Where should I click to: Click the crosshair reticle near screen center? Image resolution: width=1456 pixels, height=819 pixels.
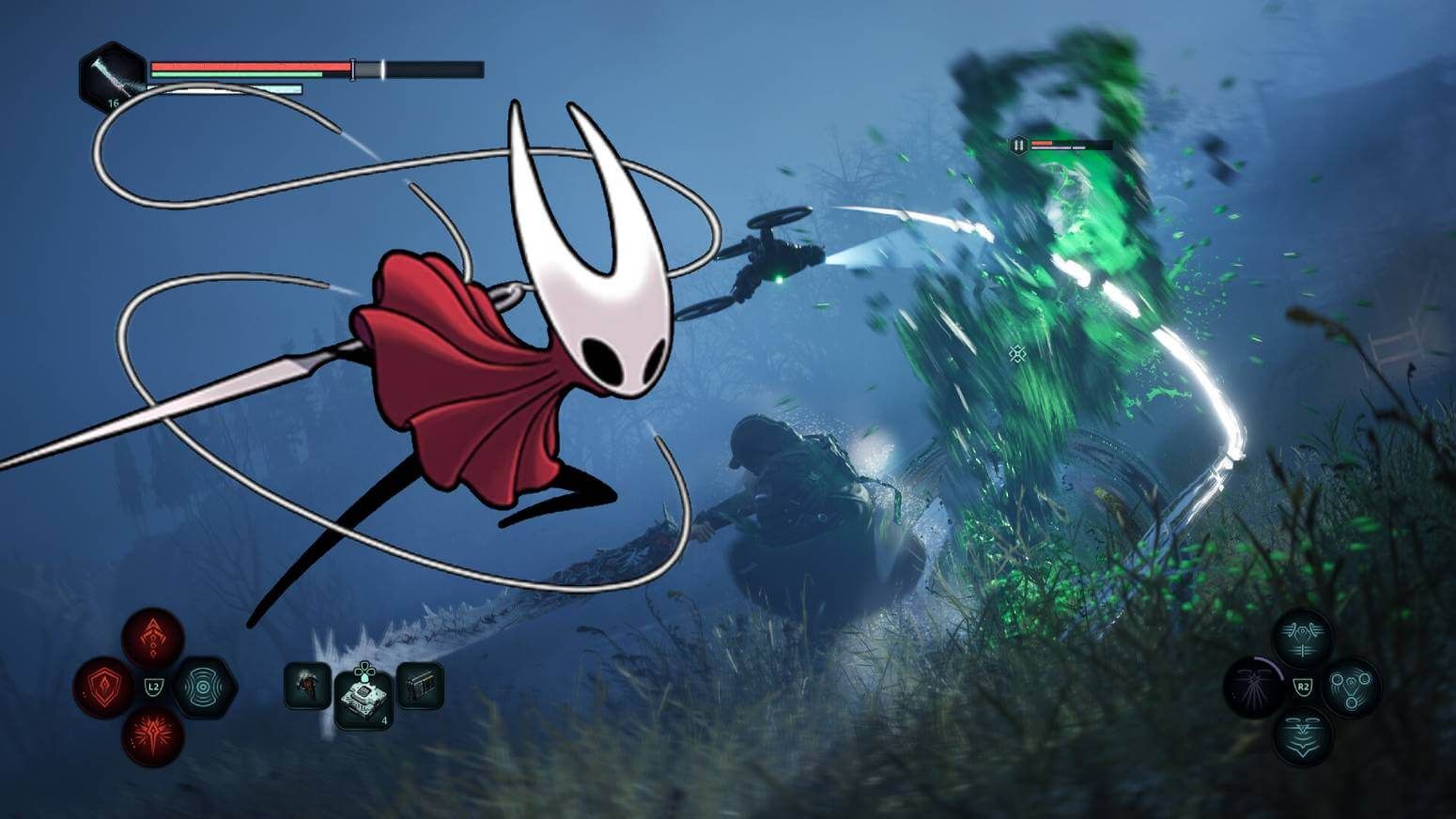coord(1016,355)
